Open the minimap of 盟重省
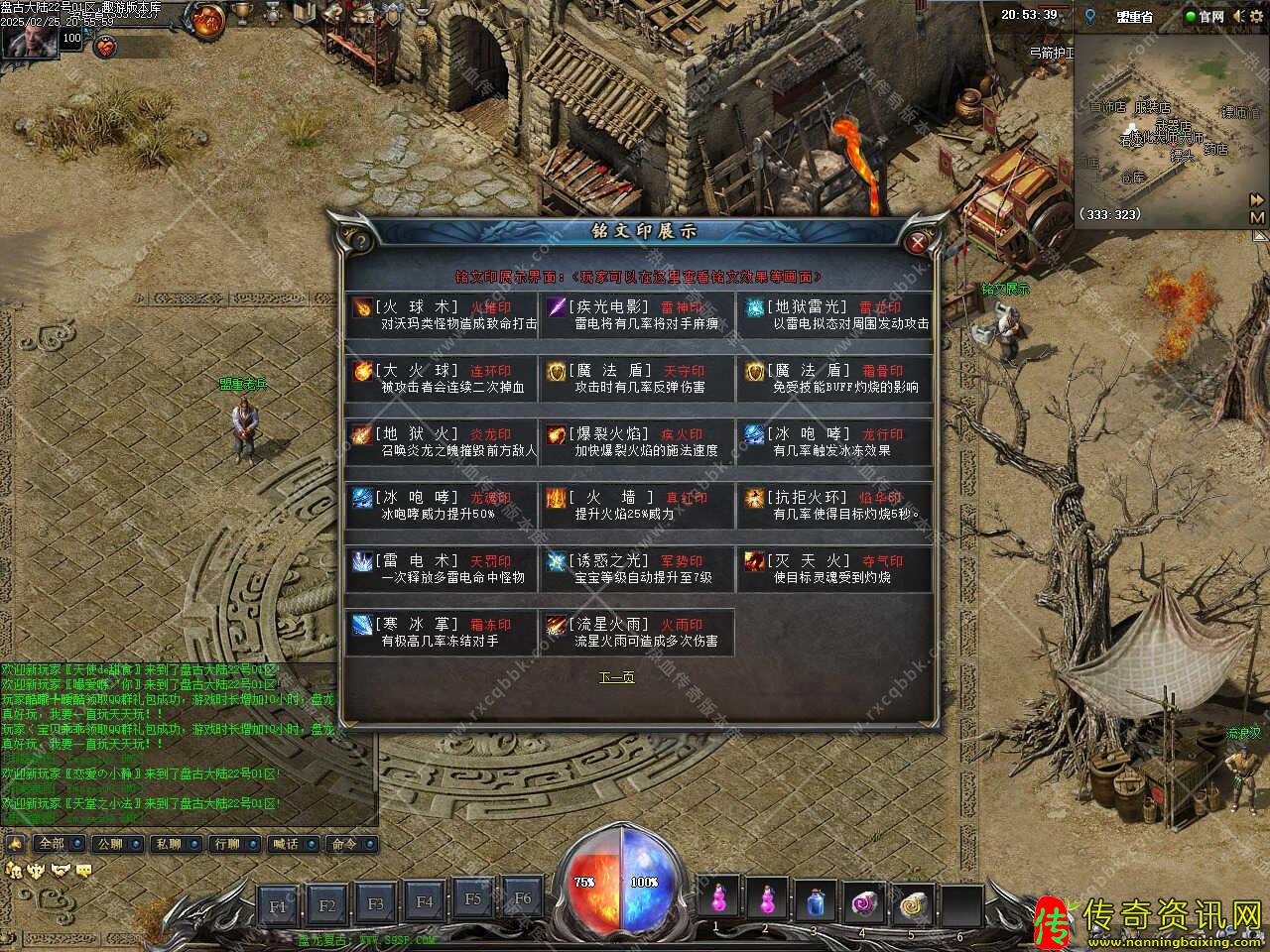This screenshot has height=952, width=1270. pyautogui.click(x=1163, y=129)
